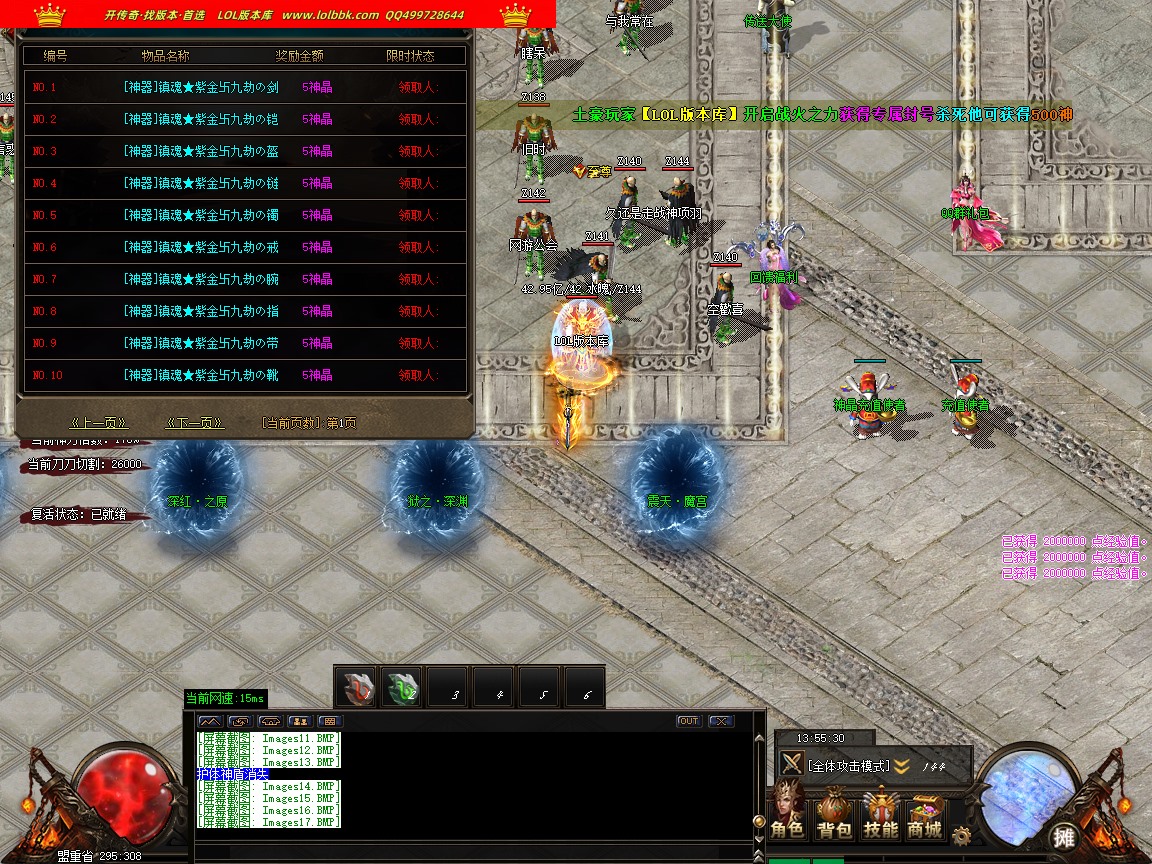
Task: Go to the previous page (上一页)
Action: pyautogui.click(x=98, y=423)
